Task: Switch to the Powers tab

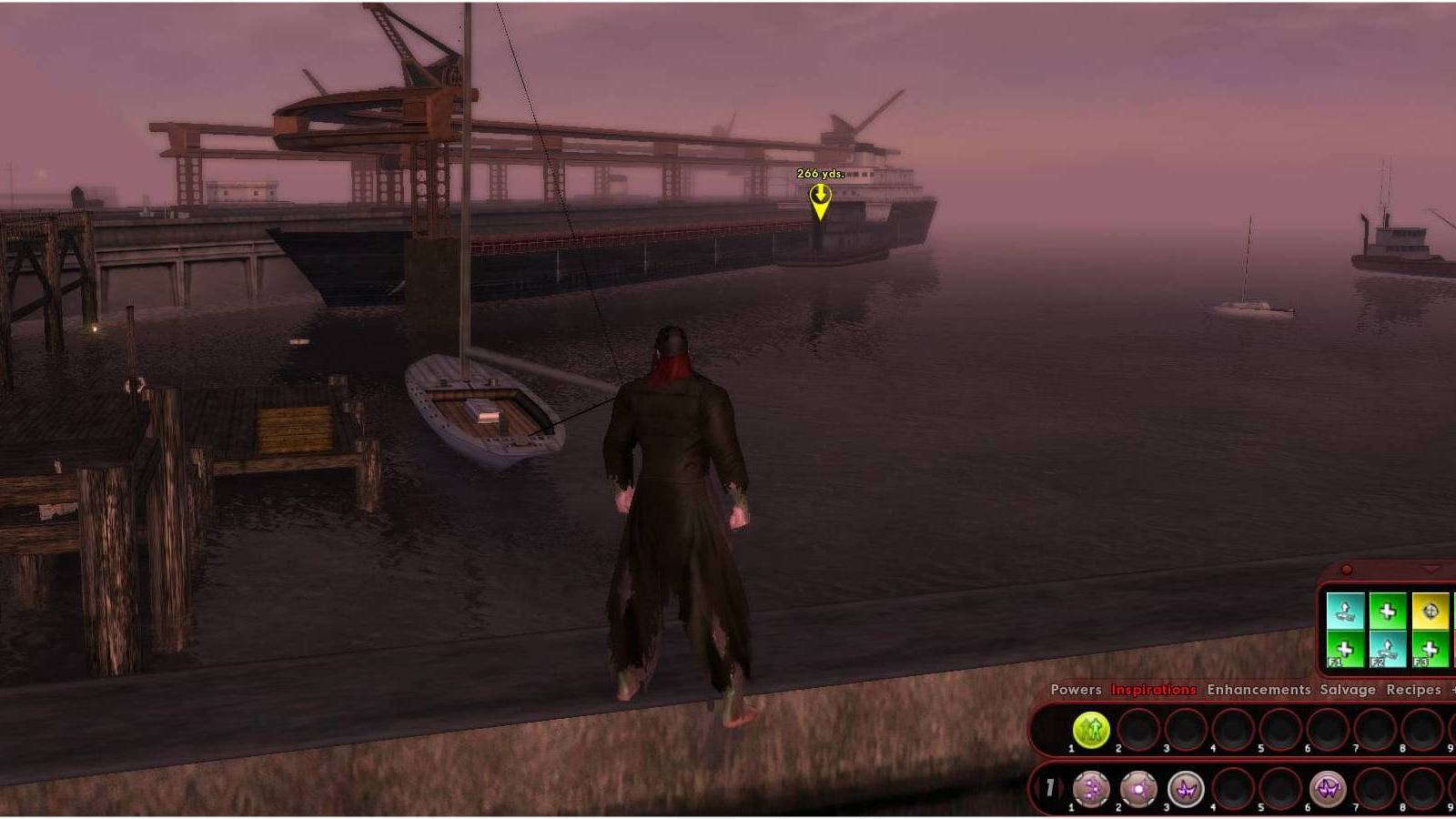Action: (1078, 690)
